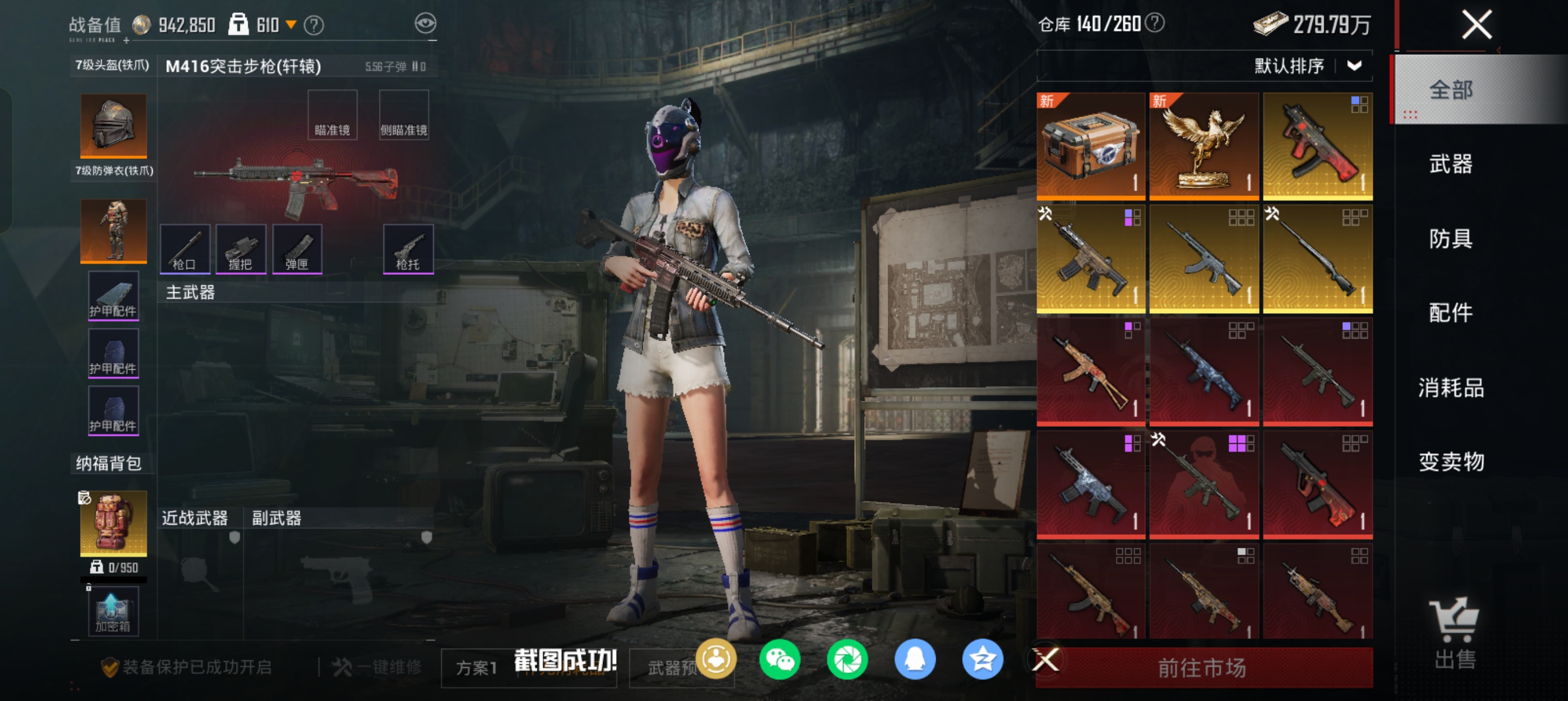This screenshot has width=1568, height=701.
Task: Switch to the 变卖物 tab
Action: point(1450,462)
